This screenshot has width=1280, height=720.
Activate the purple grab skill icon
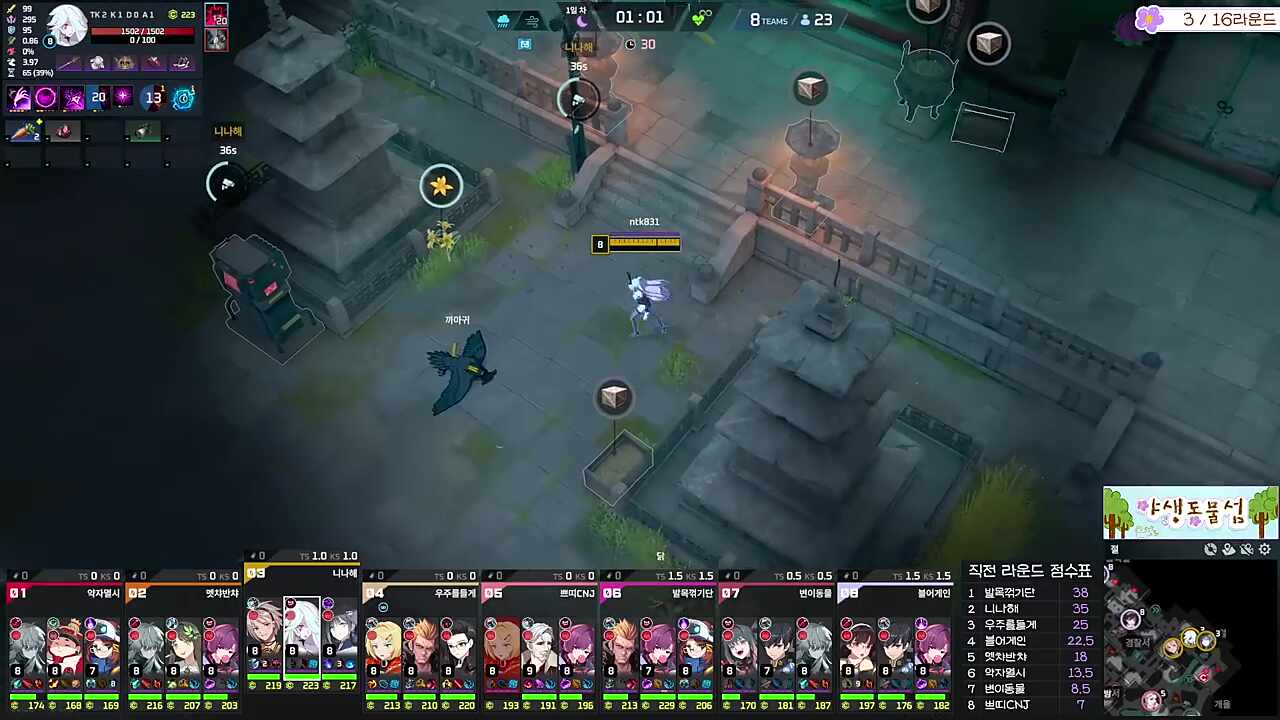click(20, 97)
